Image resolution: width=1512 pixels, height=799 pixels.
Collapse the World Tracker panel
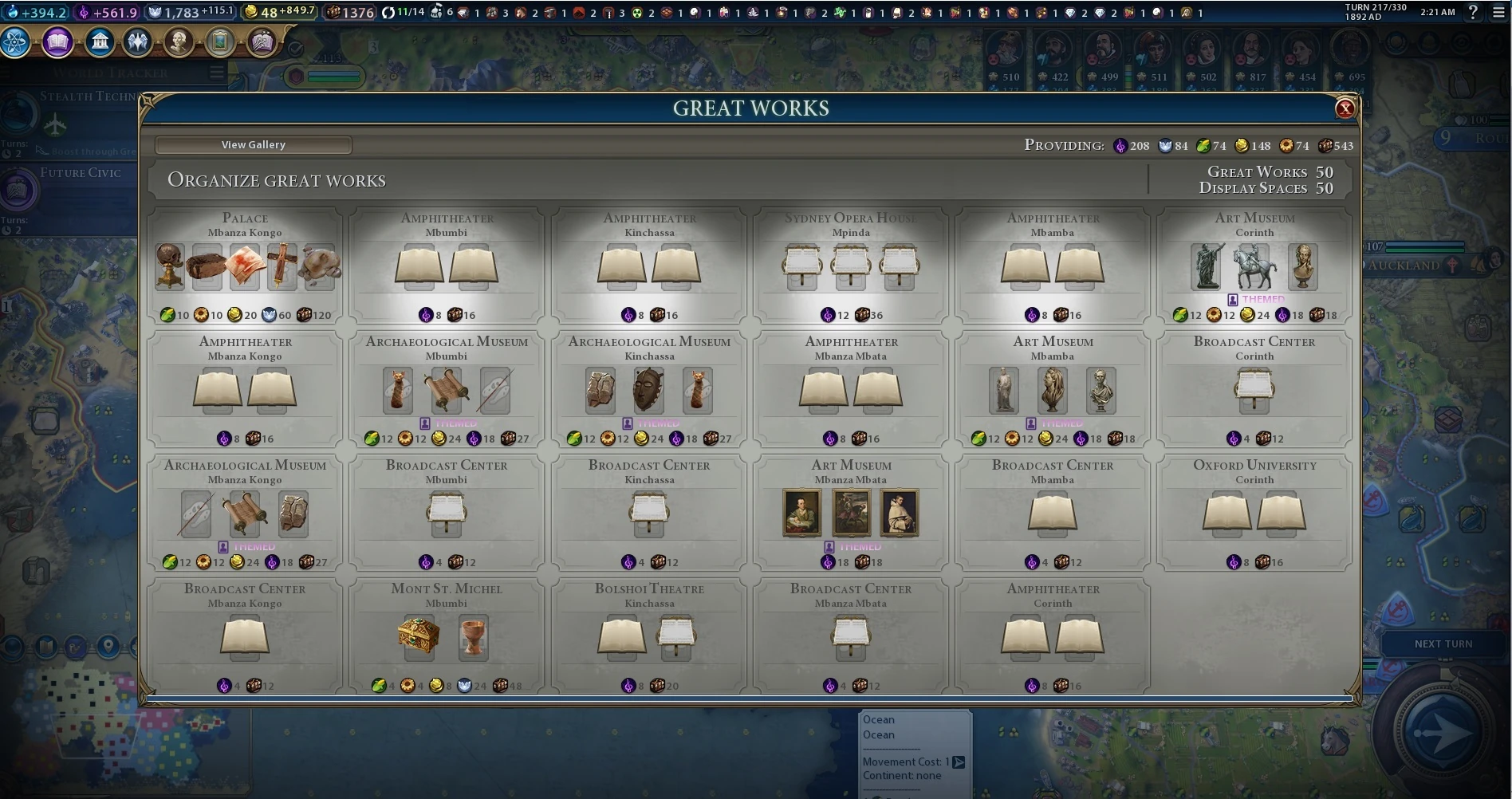coord(215,70)
